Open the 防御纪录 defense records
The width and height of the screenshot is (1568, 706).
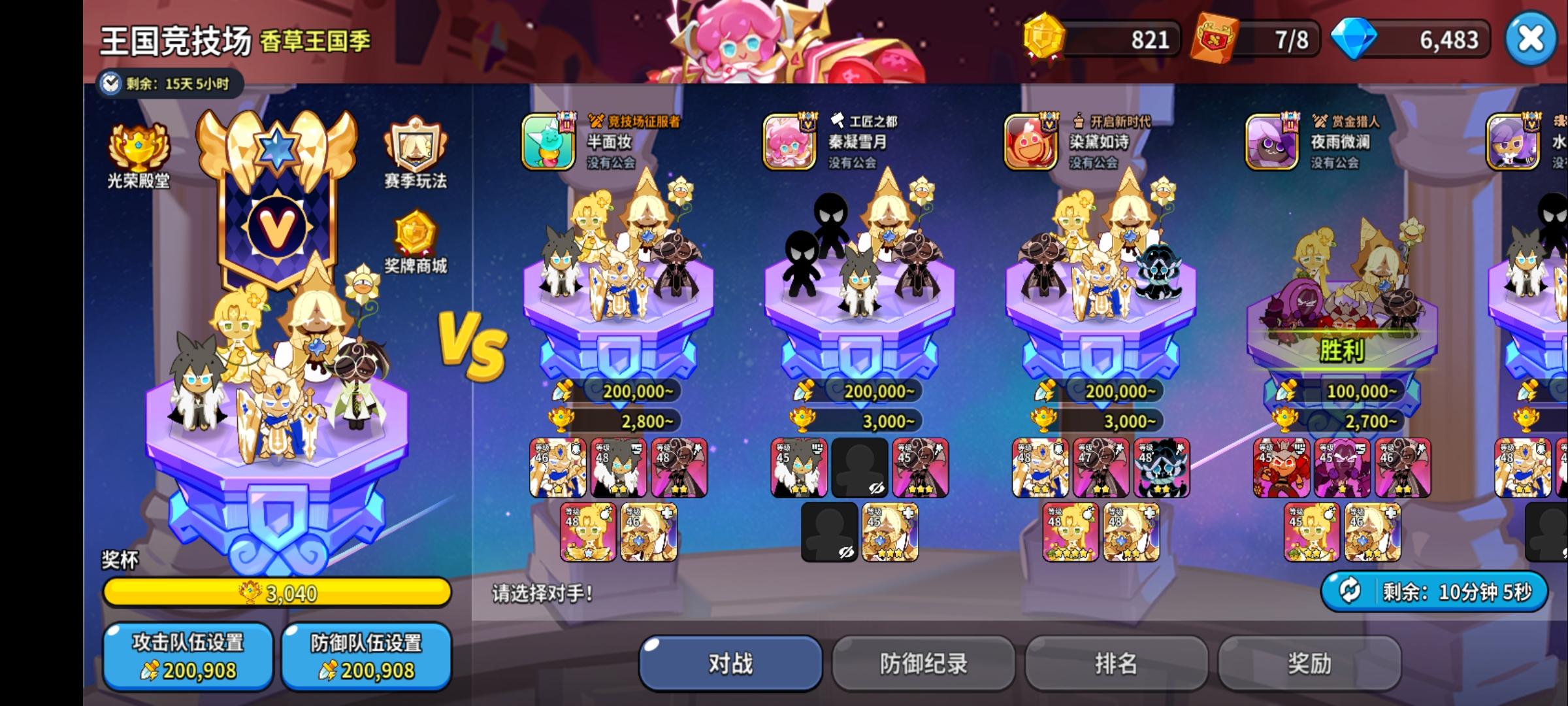[923, 662]
